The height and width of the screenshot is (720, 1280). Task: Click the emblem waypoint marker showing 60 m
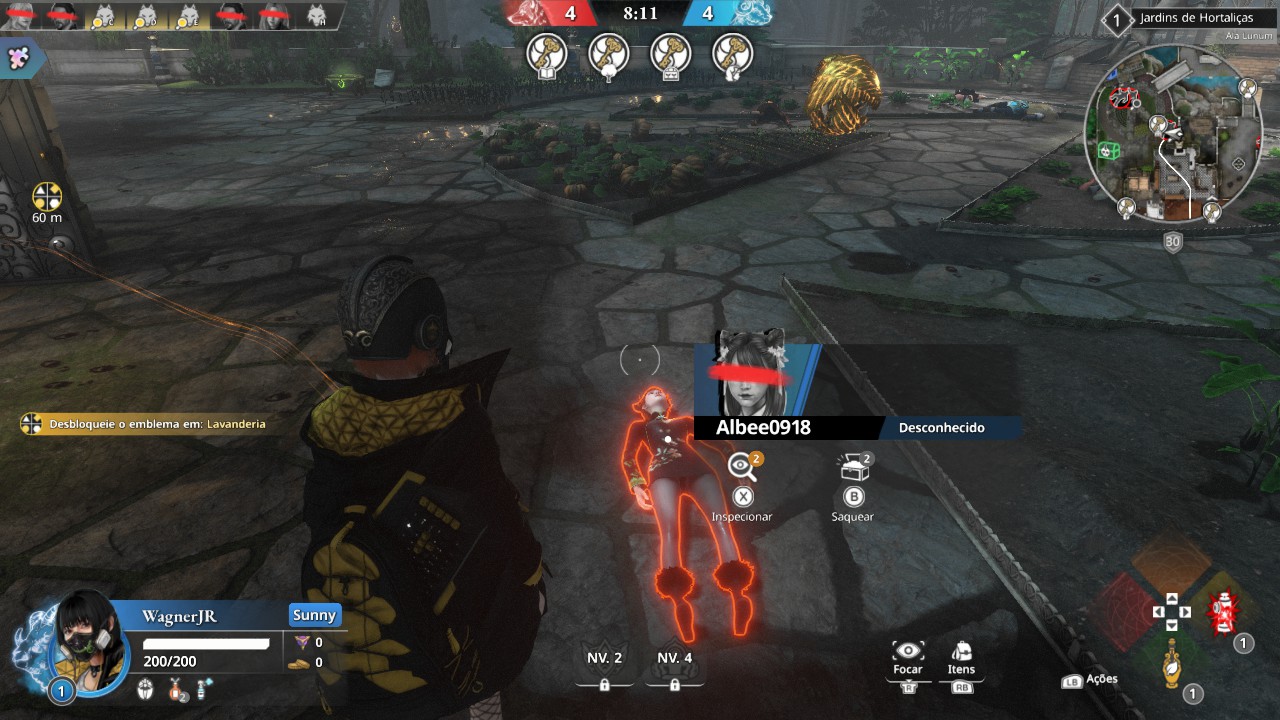pos(47,197)
